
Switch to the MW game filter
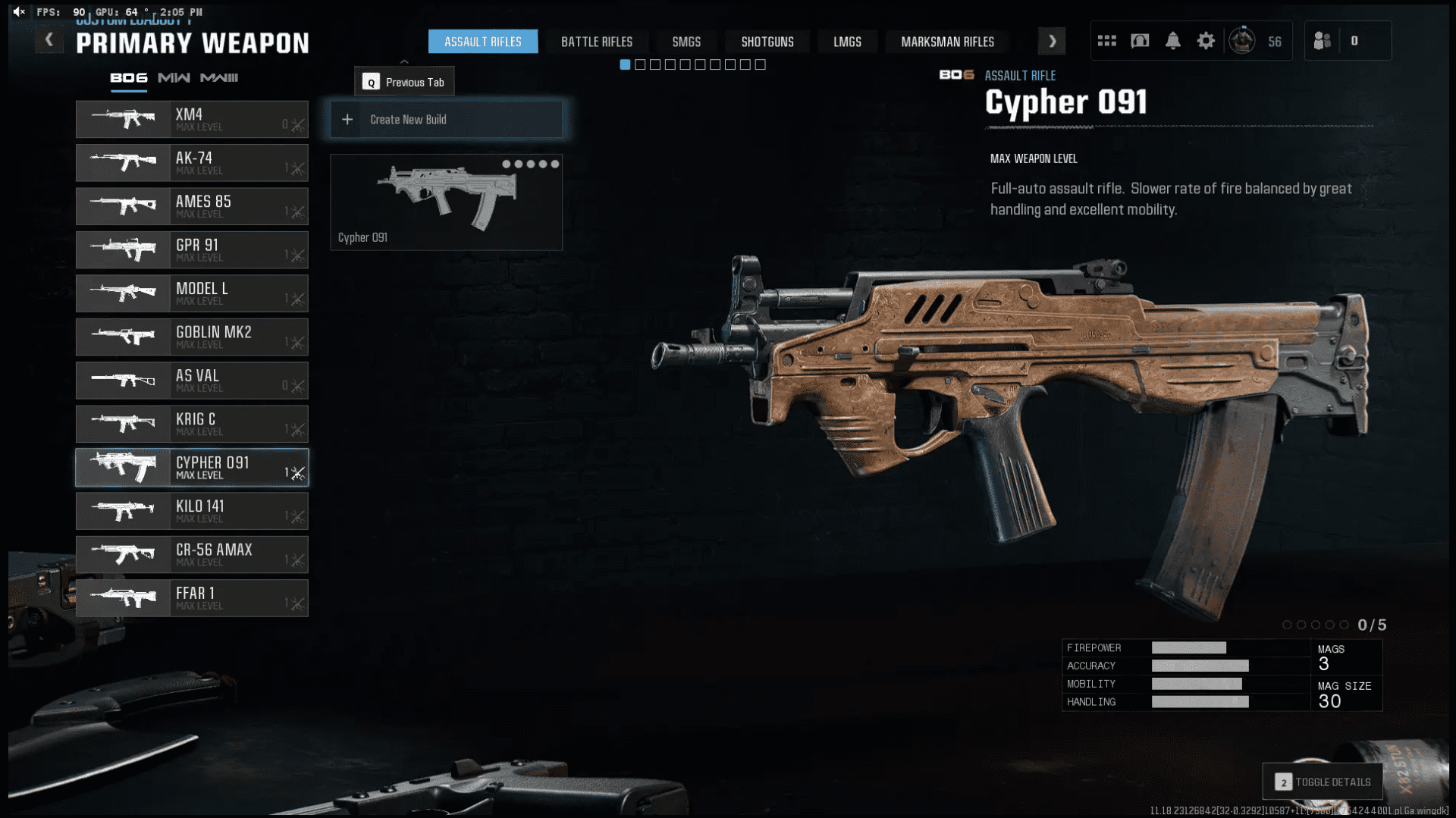(174, 77)
